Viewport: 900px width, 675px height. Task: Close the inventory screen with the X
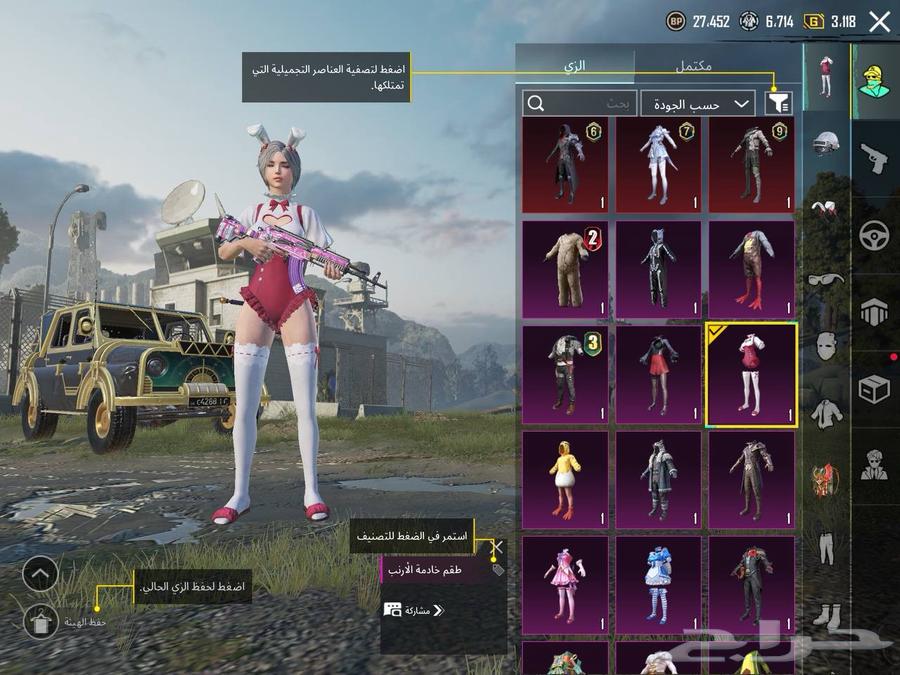coord(879,22)
